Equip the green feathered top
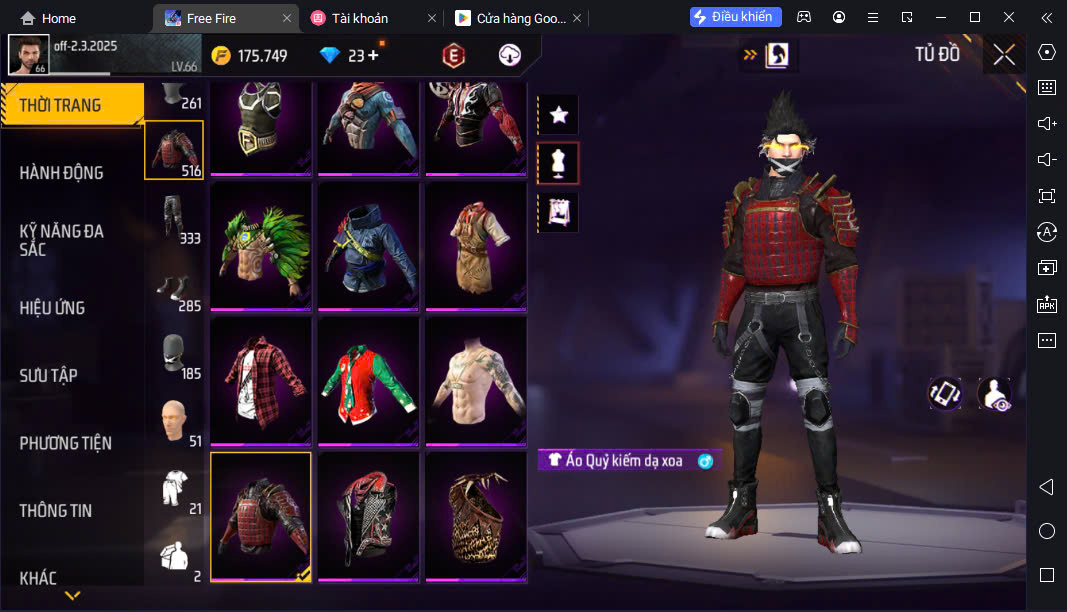 click(260, 245)
